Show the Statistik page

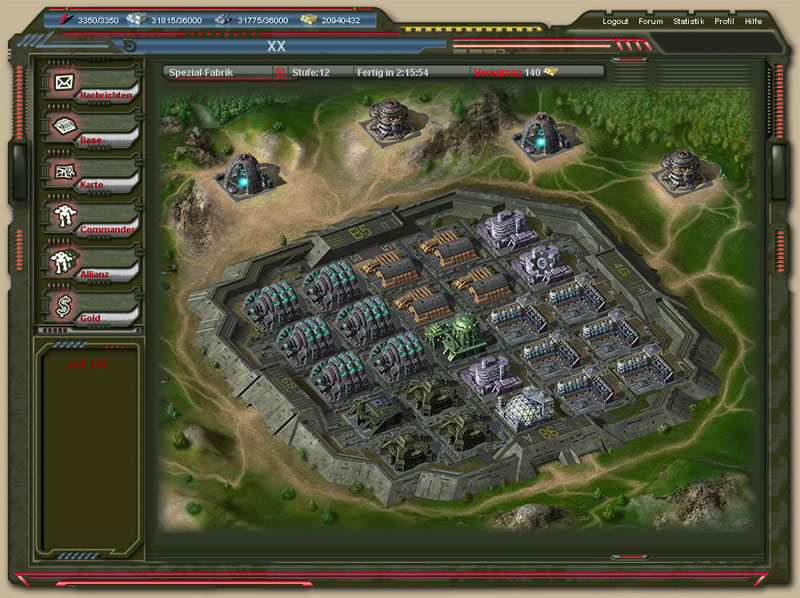[x=688, y=21]
